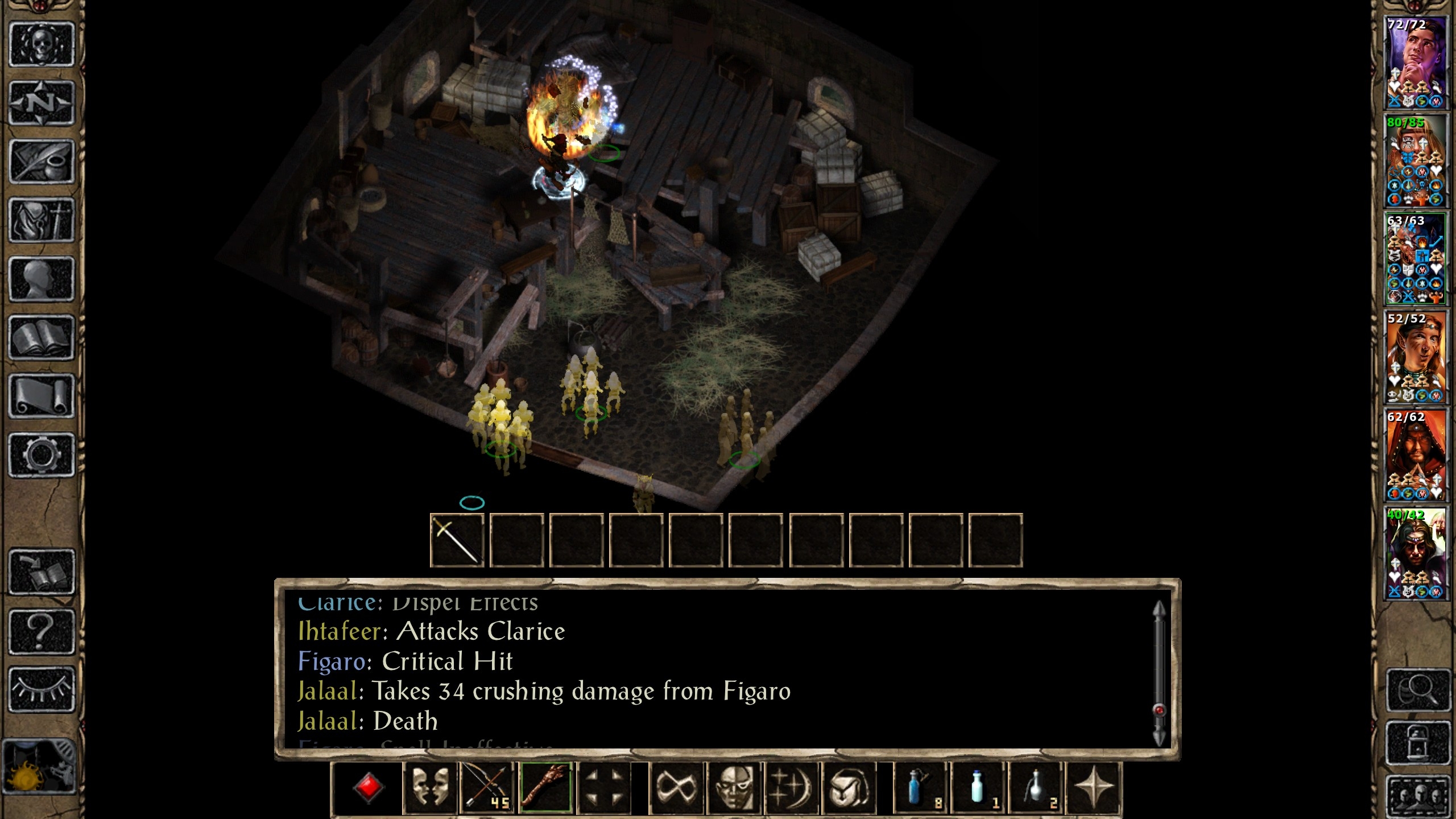
Task: Open the priest scroll
Action: [42, 396]
